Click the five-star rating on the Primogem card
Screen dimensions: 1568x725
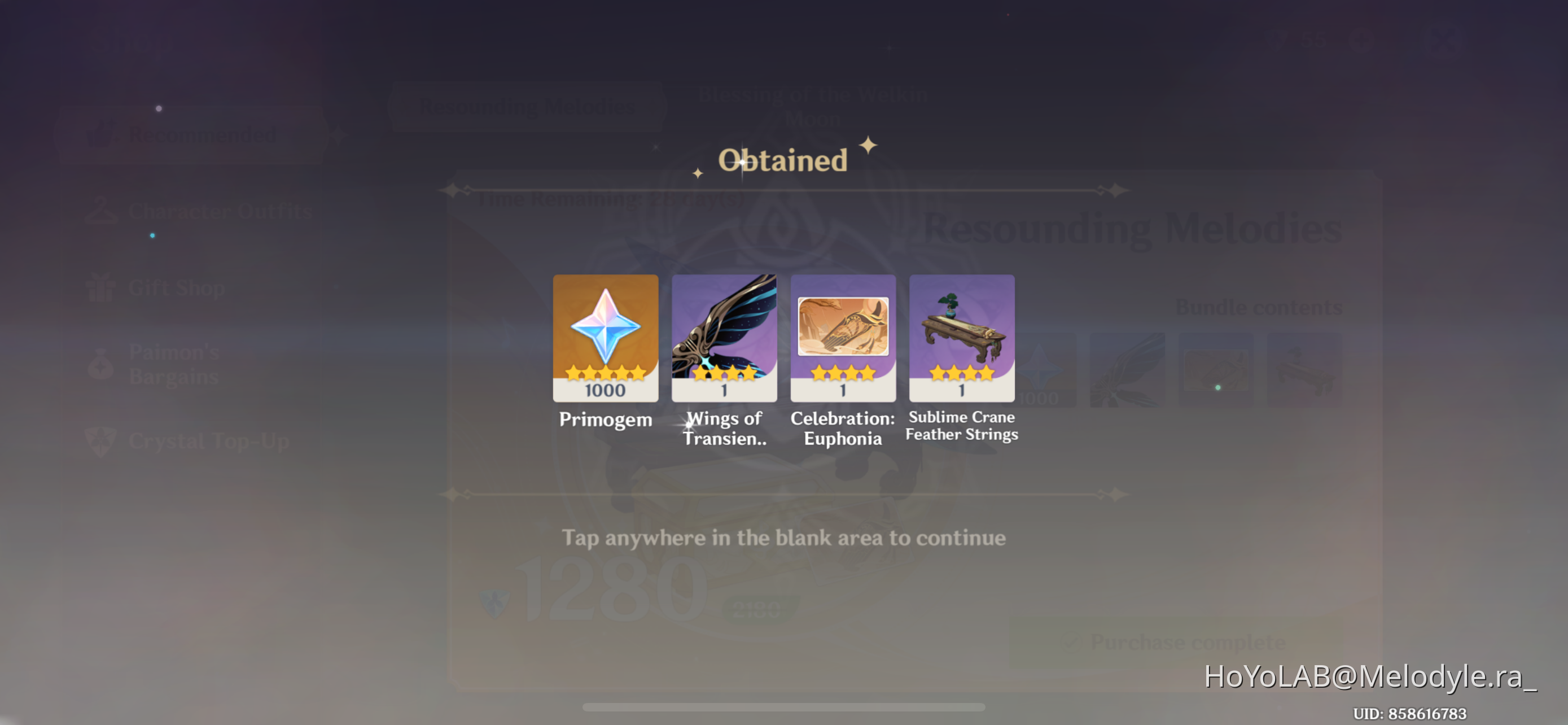click(605, 373)
